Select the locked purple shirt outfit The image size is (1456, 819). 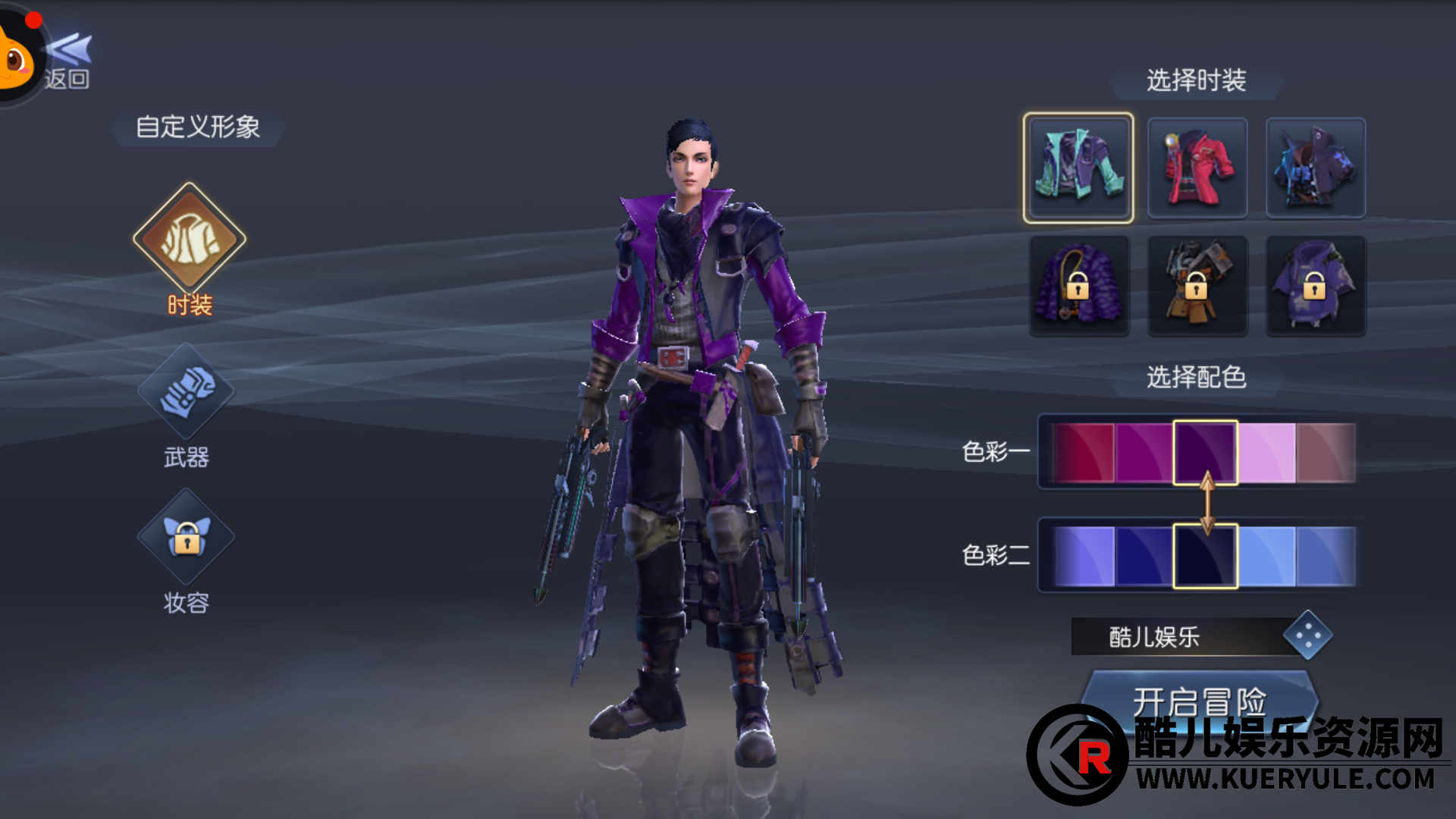1315,286
